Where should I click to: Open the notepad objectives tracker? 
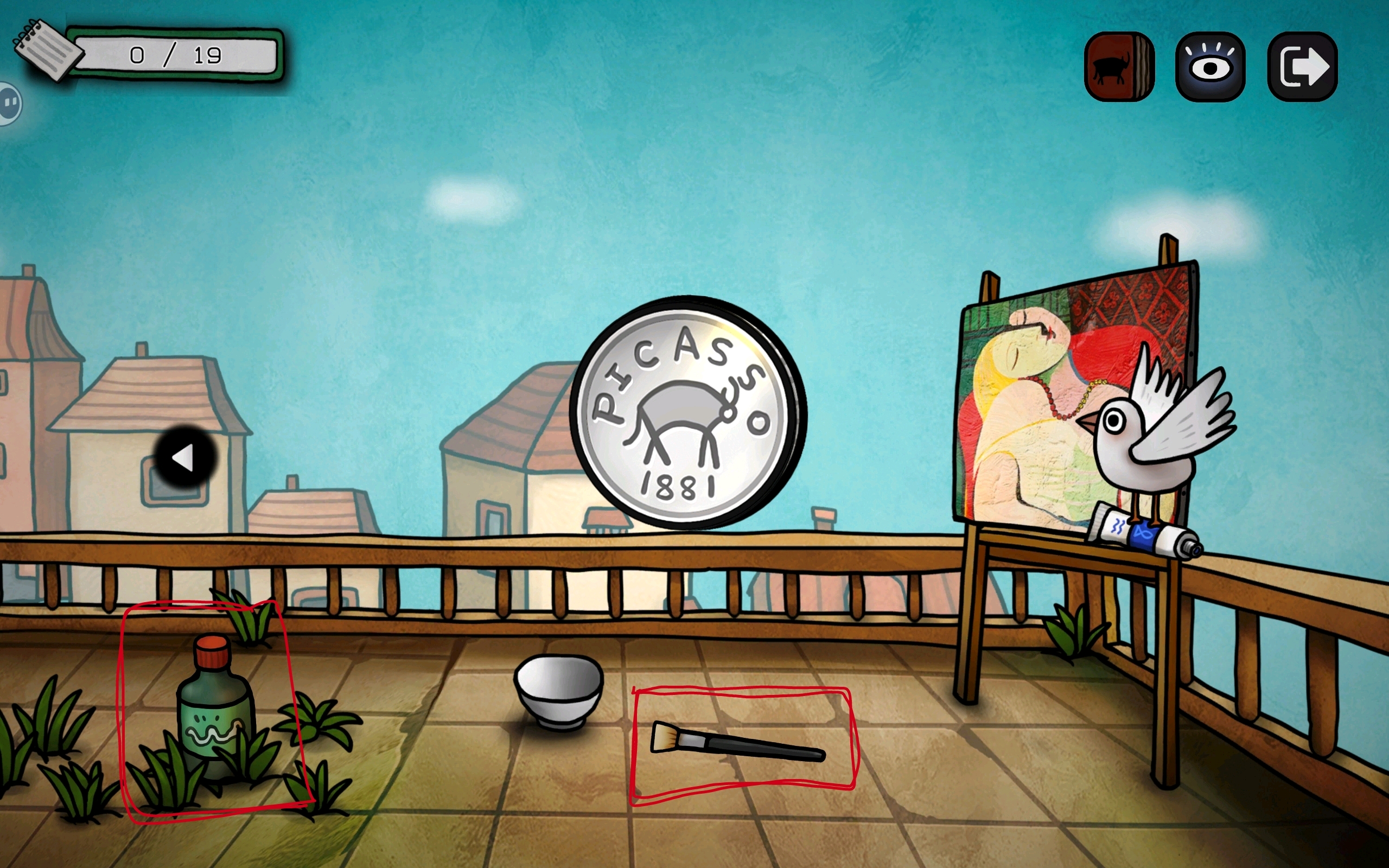tap(49, 51)
